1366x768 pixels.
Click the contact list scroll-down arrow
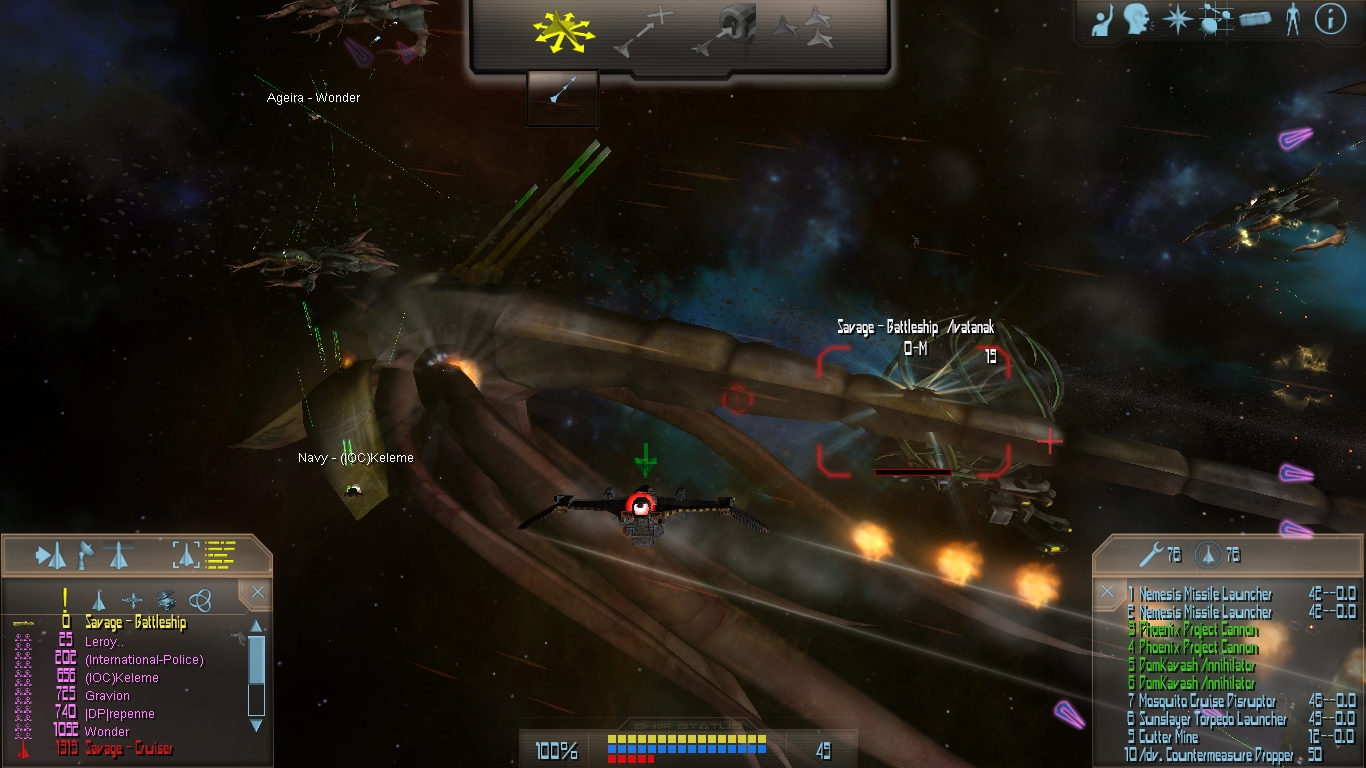256,724
